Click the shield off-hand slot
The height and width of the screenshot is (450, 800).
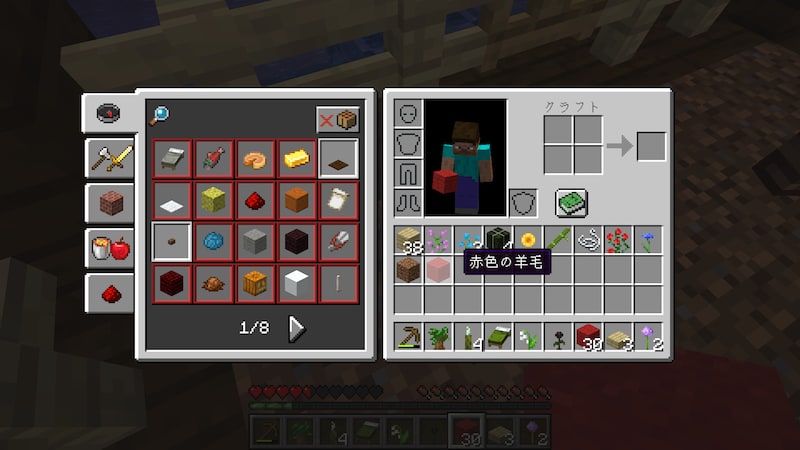[x=523, y=203]
